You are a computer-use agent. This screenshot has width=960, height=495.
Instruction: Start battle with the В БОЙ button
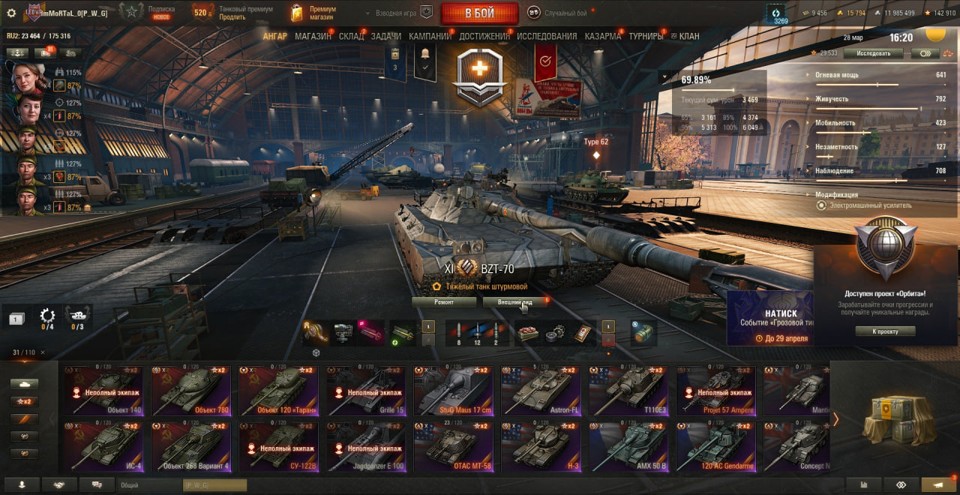479,13
